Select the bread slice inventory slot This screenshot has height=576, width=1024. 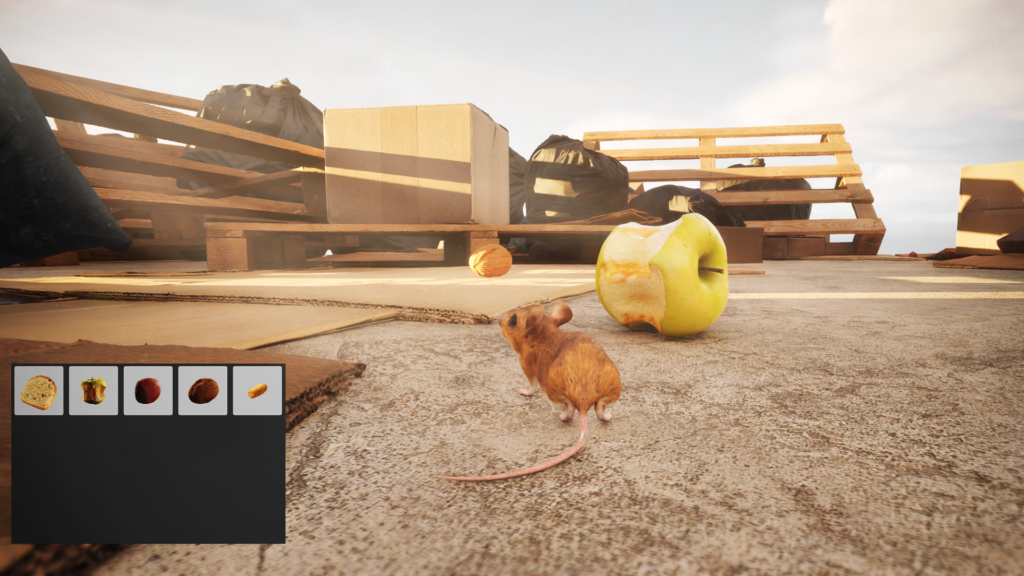pyautogui.click(x=39, y=390)
